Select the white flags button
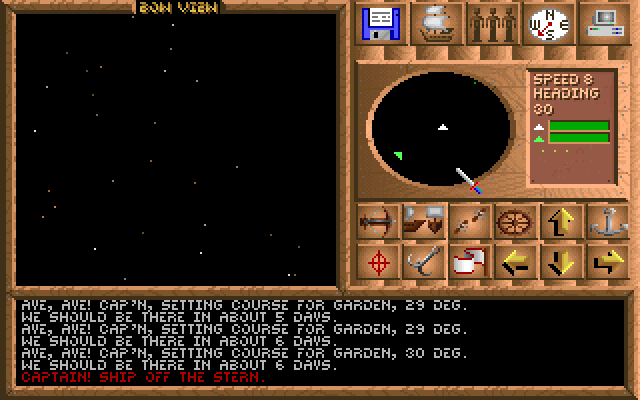The width and height of the screenshot is (640, 400). point(468,262)
